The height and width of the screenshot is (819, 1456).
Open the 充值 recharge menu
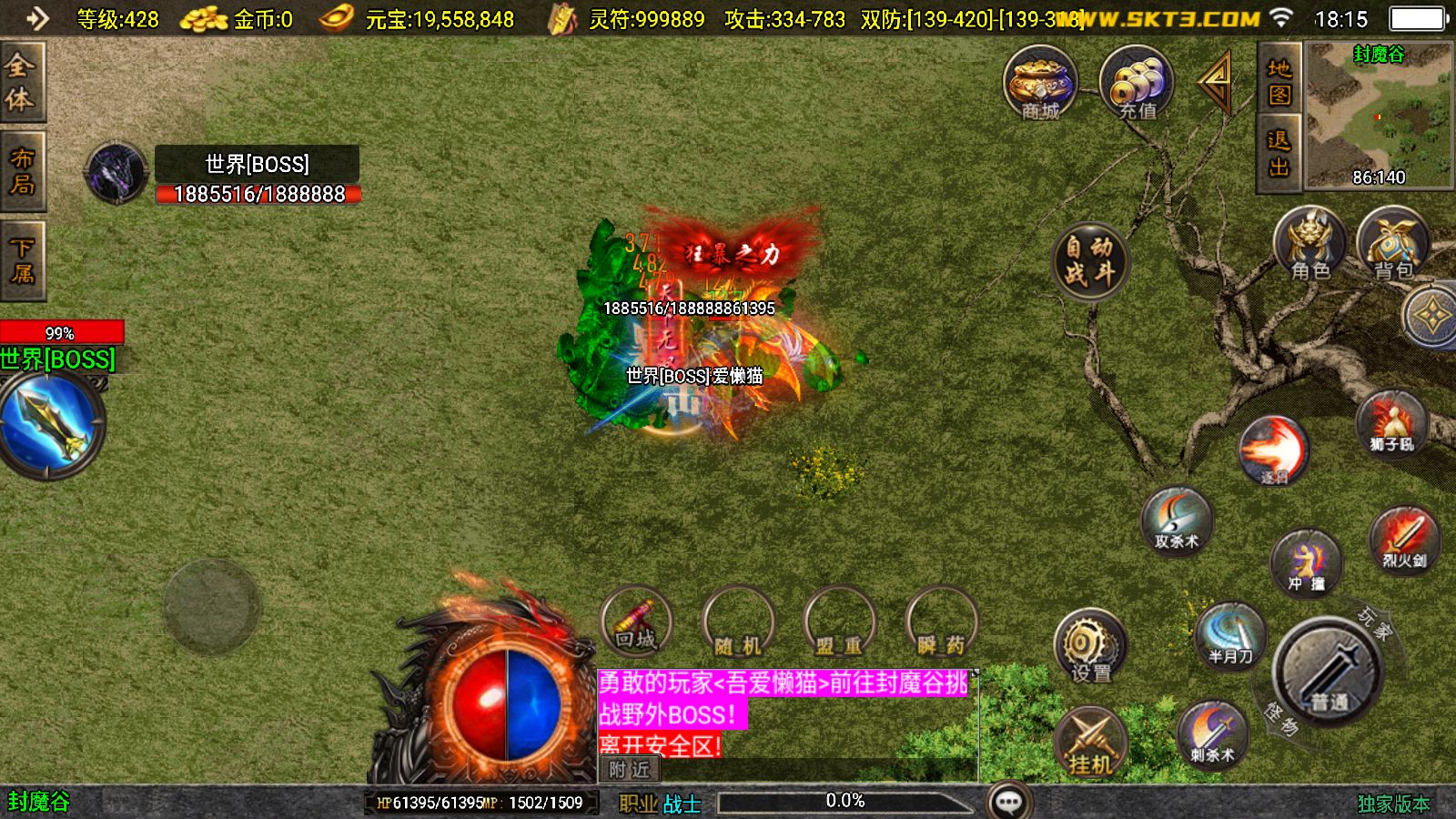tap(1137, 84)
